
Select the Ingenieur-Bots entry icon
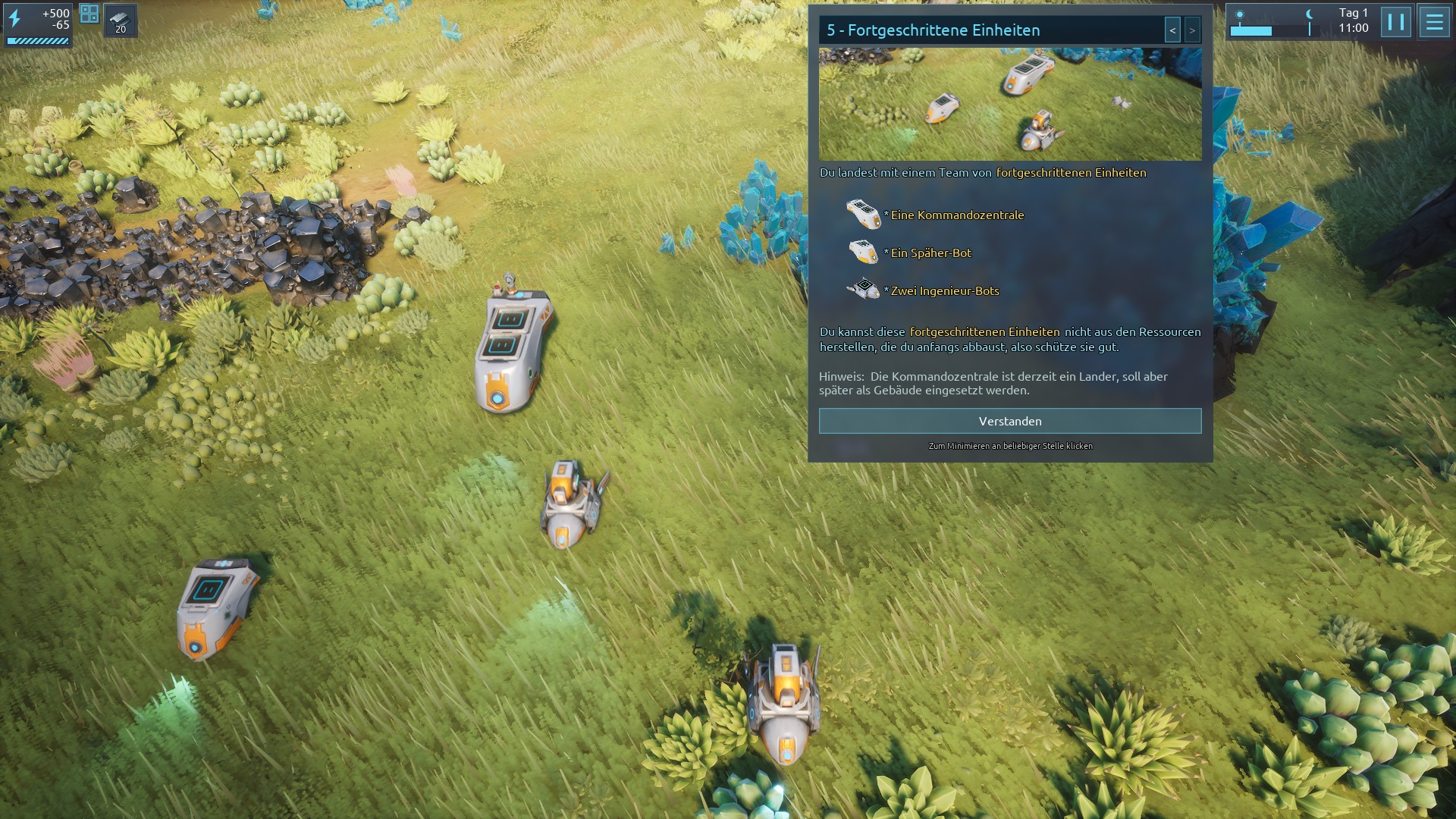point(863,290)
